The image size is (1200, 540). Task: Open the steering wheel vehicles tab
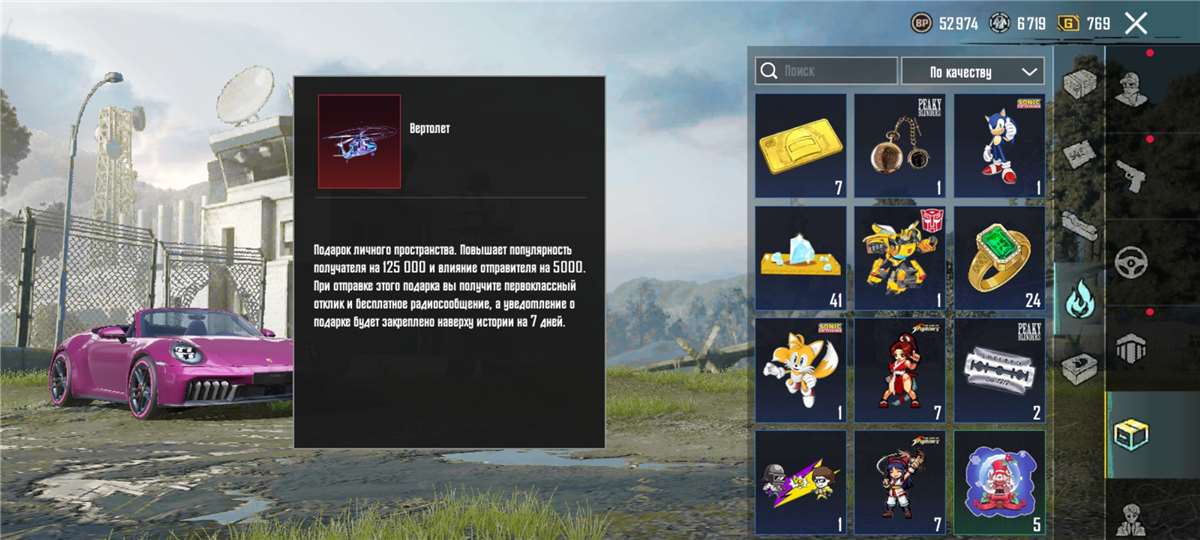pos(1131,261)
